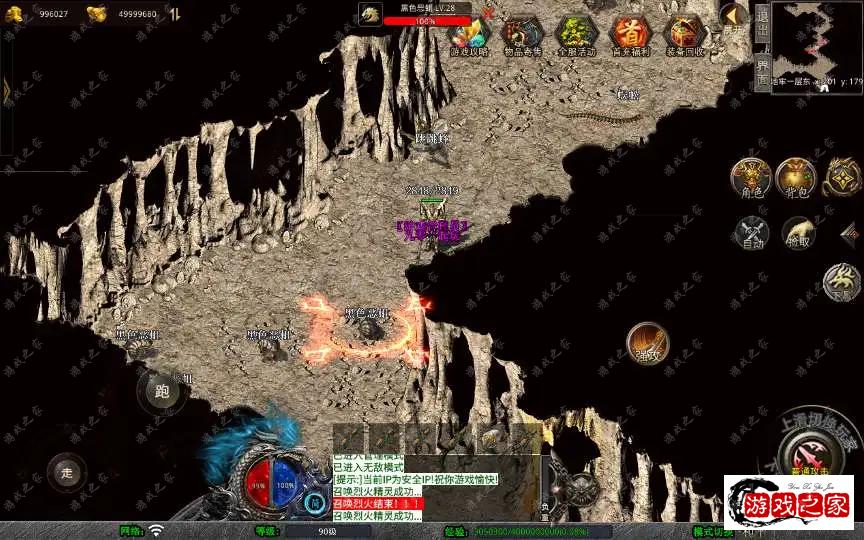
Task: Open the 物品寄售 item consignment menu
Action: (x=521, y=36)
